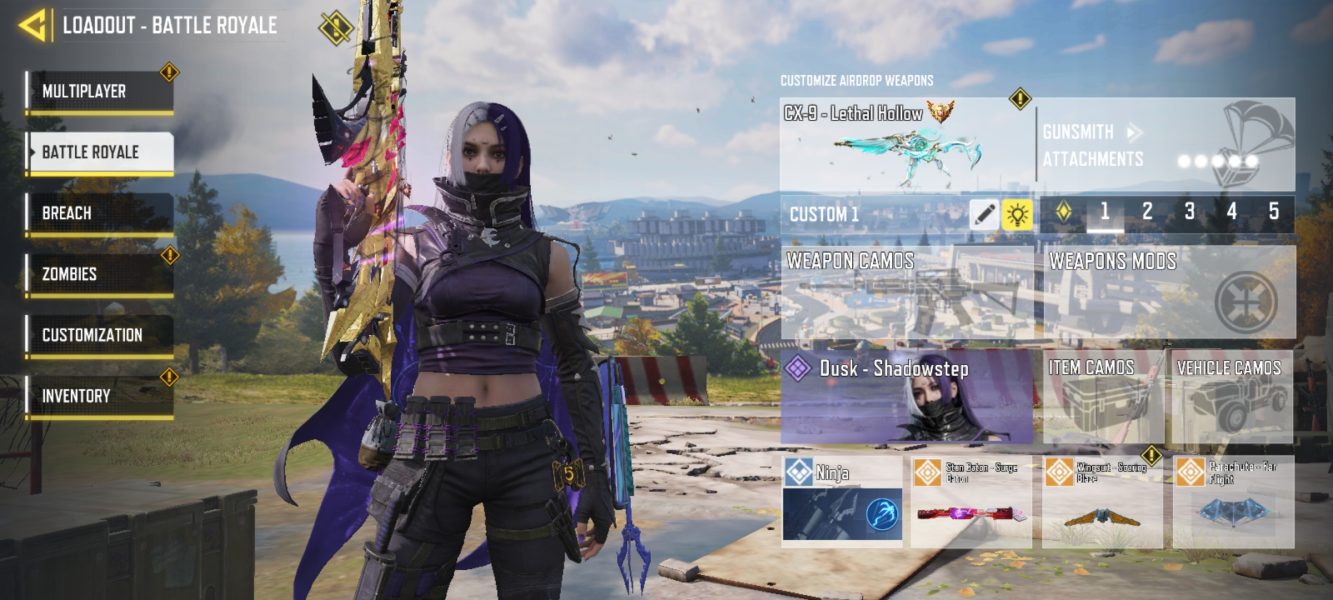Open the Weapon Camos panel
This screenshot has height=600, width=1333.
point(907,293)
